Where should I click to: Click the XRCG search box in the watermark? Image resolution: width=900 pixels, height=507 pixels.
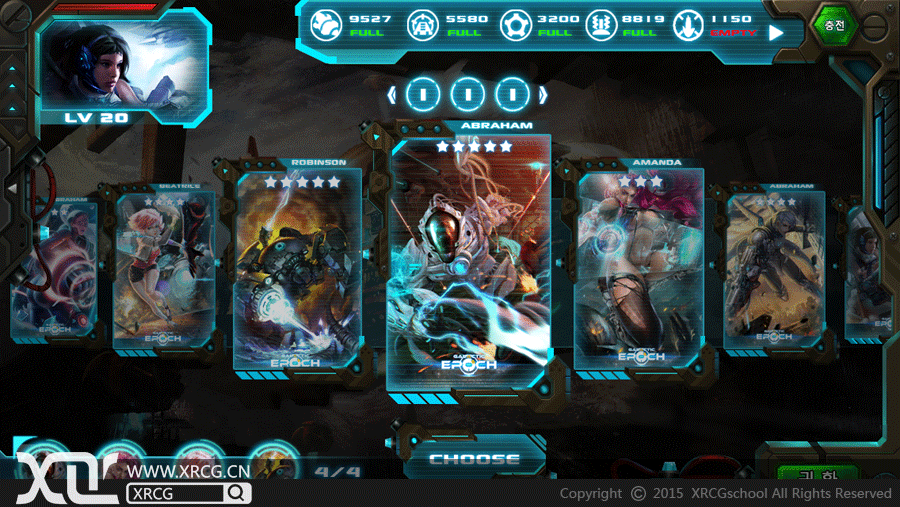(x=188, y=493)
